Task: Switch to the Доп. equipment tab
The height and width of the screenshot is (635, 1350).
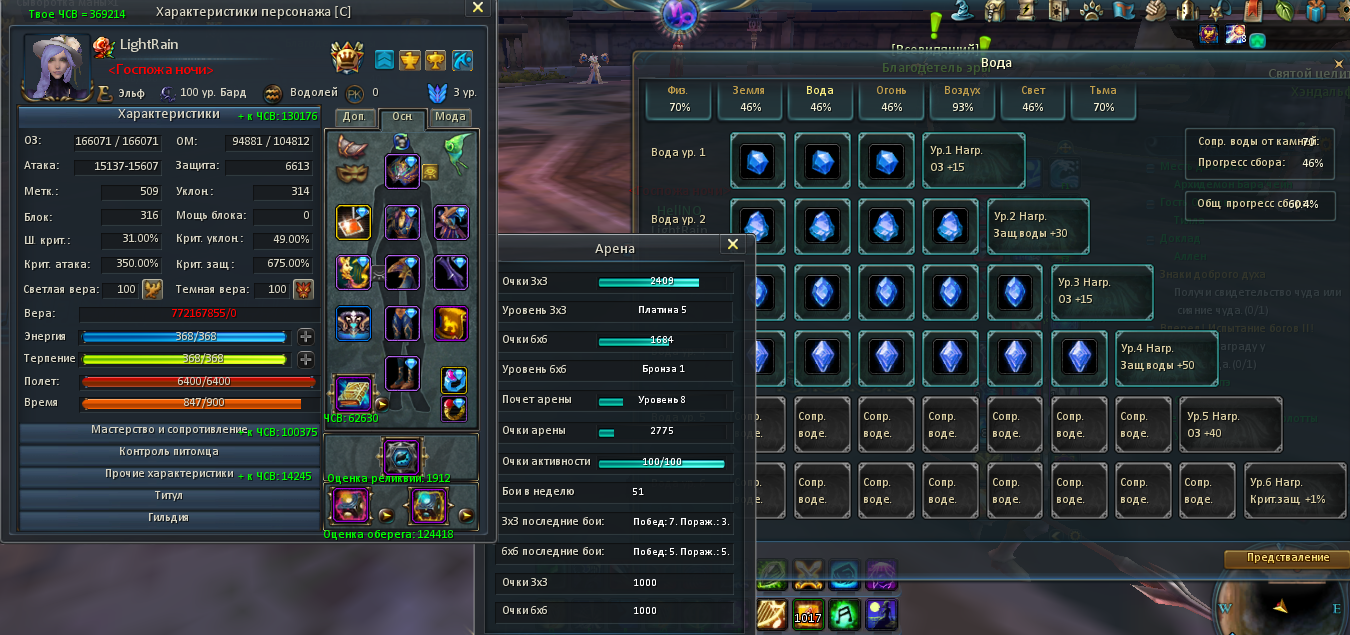Action: [x=355, y=117]
